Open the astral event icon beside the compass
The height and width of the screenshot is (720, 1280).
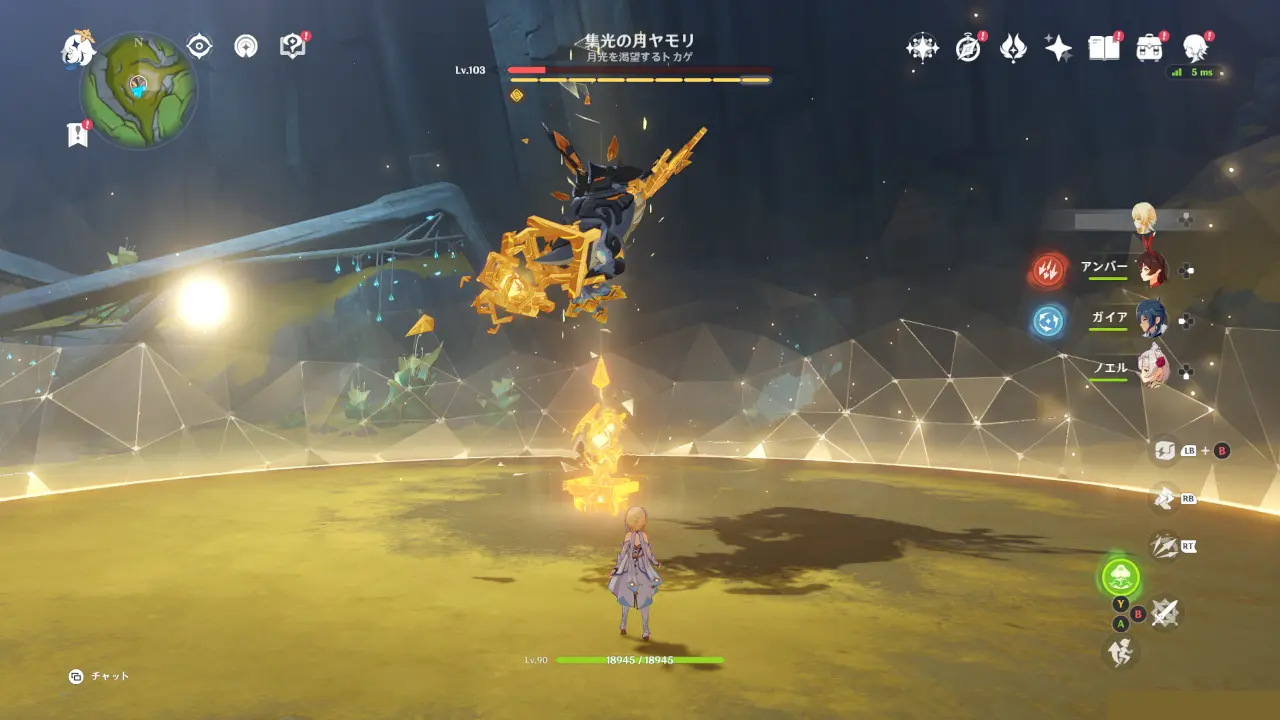pos(922,47)
